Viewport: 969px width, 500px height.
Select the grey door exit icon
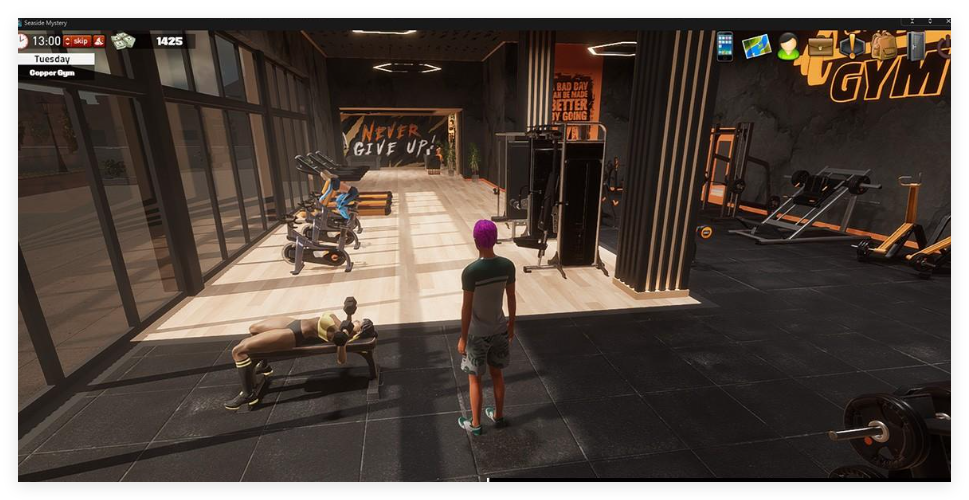(x=916, y=46)
